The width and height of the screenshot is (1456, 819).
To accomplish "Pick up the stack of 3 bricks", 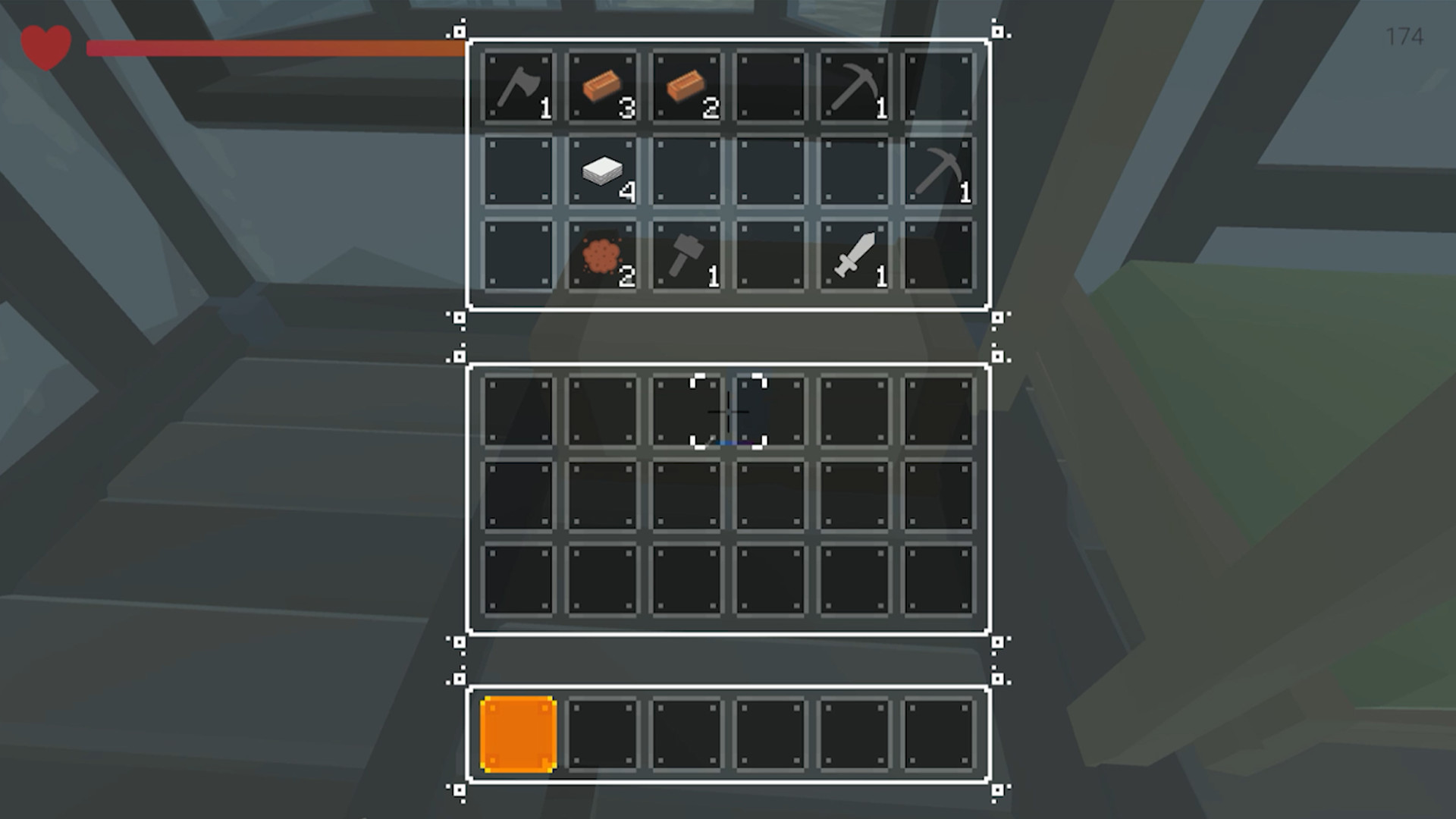I will (603, 87).
